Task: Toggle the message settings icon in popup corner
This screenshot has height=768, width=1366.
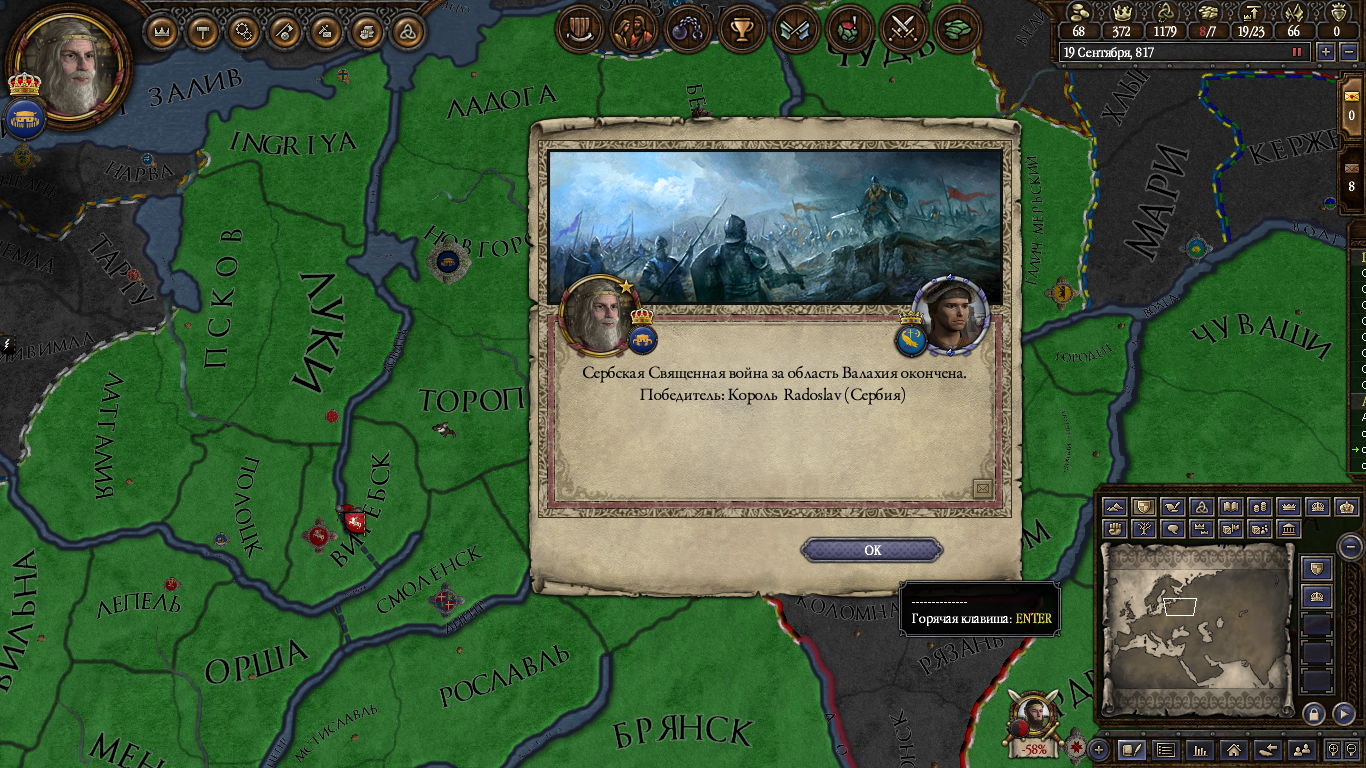Action: 982,488
